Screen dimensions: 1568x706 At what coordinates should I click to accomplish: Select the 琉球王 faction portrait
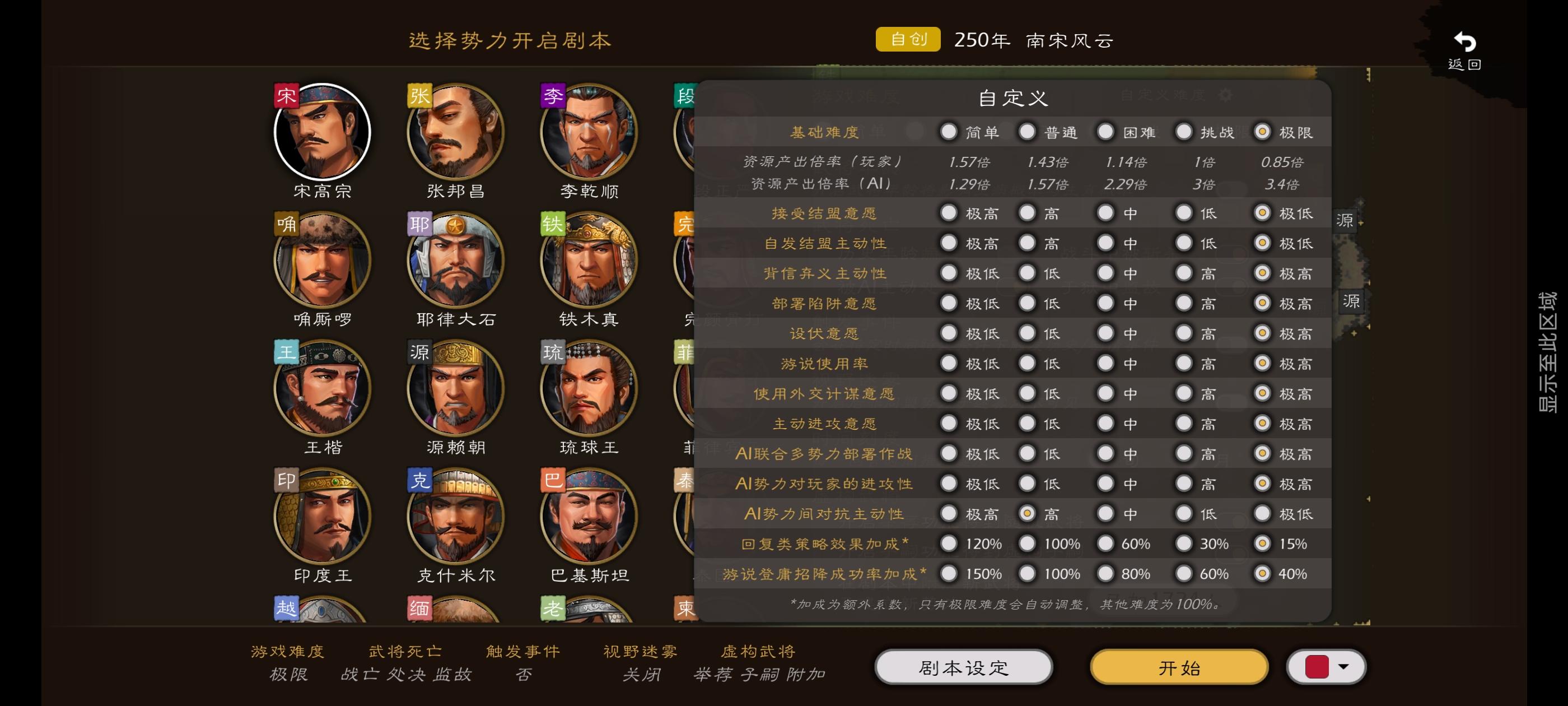pos(589,388)
